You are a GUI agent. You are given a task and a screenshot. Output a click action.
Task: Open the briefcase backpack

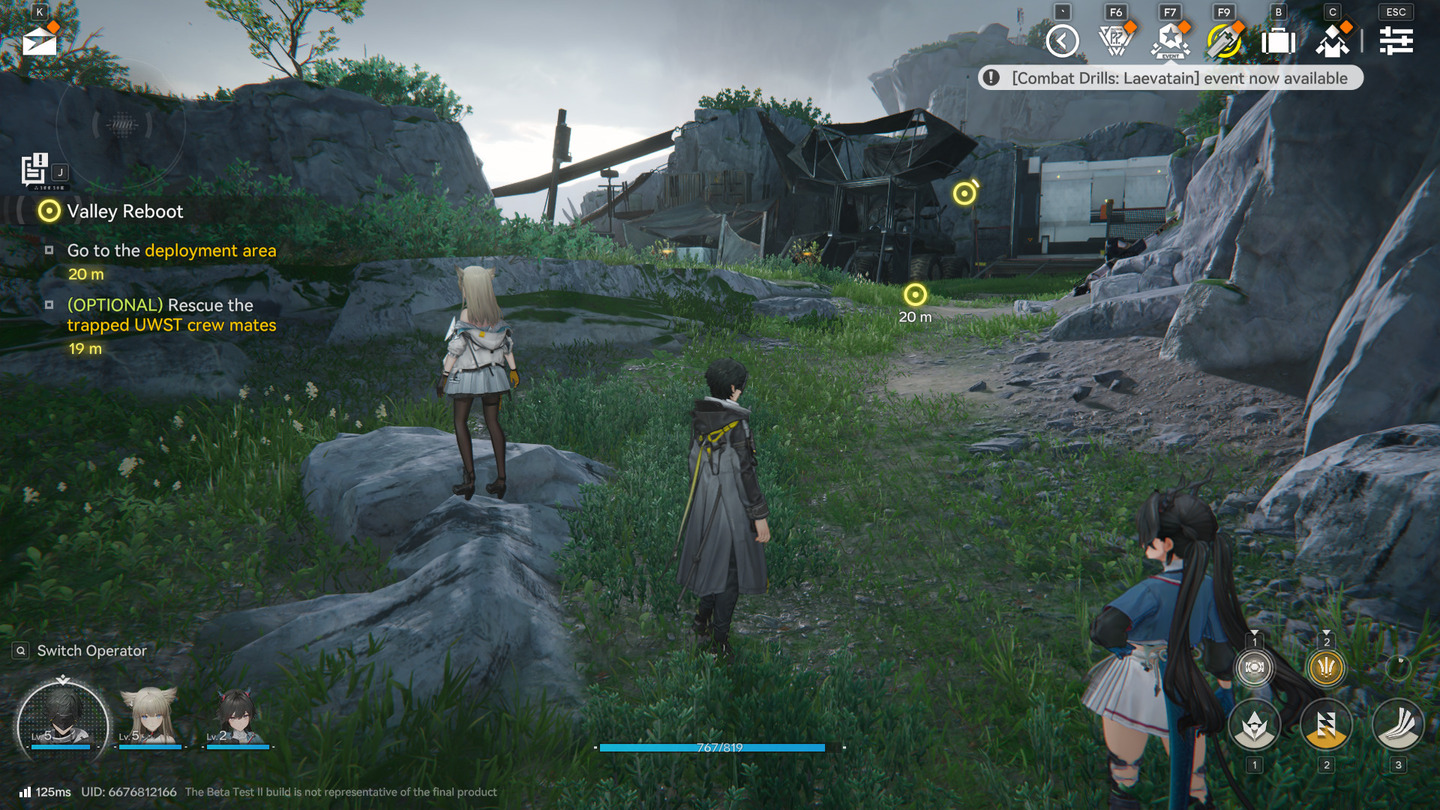(x=1278, y=41)
